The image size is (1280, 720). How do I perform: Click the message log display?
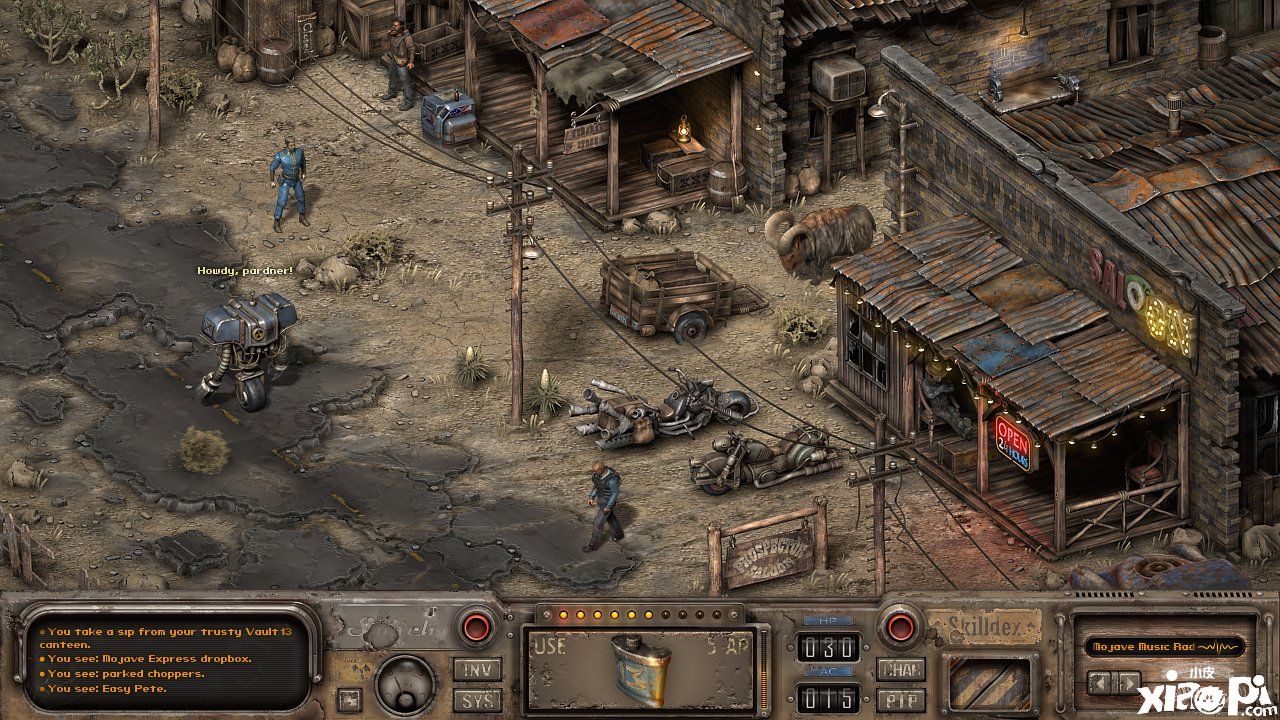tap(170, 660)
